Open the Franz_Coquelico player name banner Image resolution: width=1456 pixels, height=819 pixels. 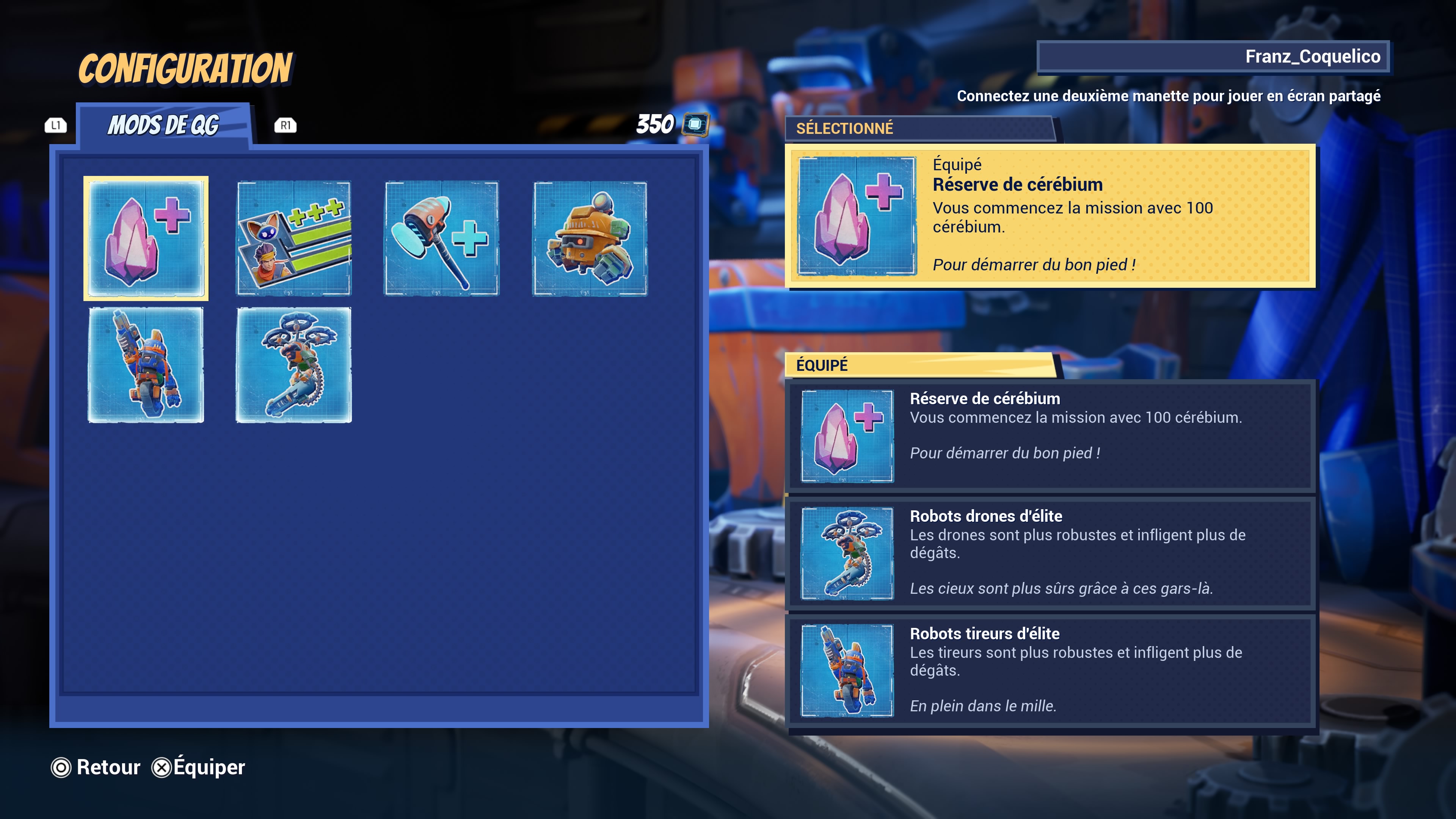[1213, 56]
